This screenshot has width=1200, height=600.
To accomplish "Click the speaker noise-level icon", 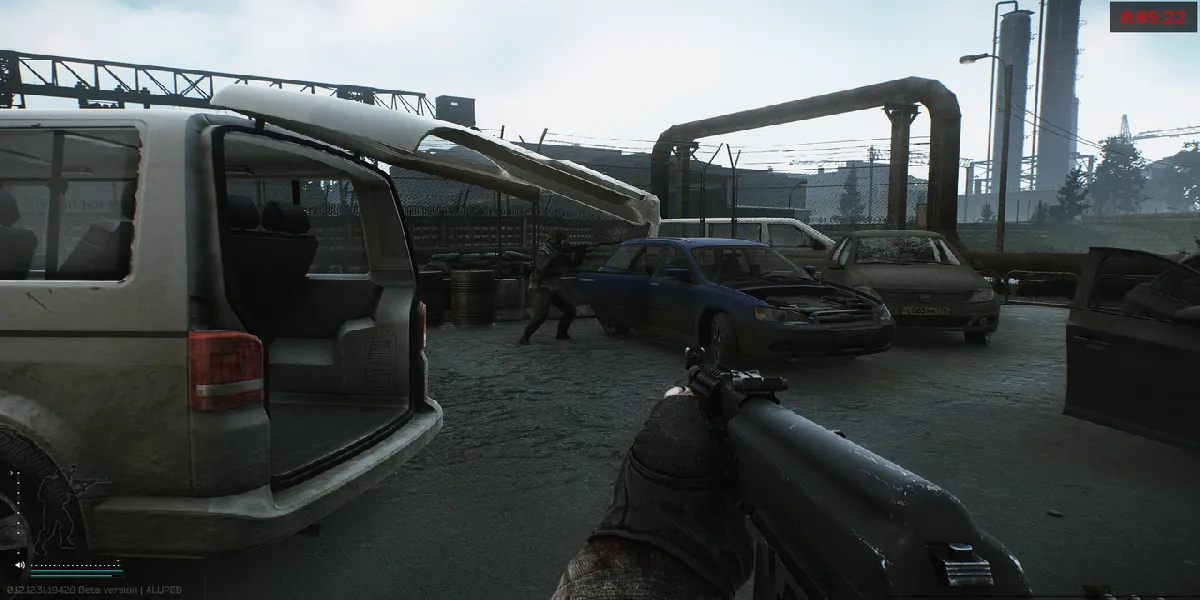I will 19,565.
